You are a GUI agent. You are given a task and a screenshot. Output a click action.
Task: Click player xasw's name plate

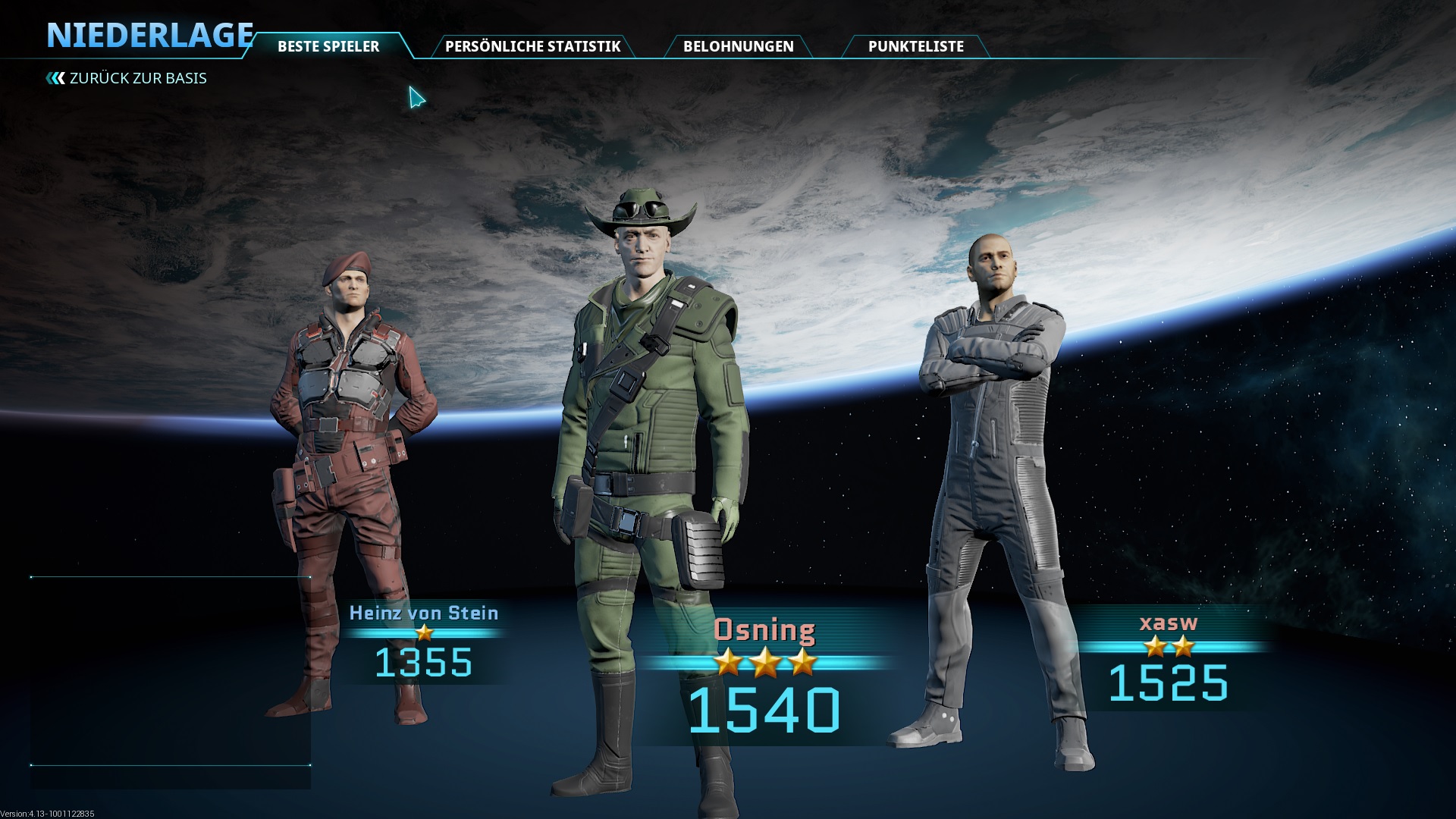pyautogui.click(x=1169, y=623)
